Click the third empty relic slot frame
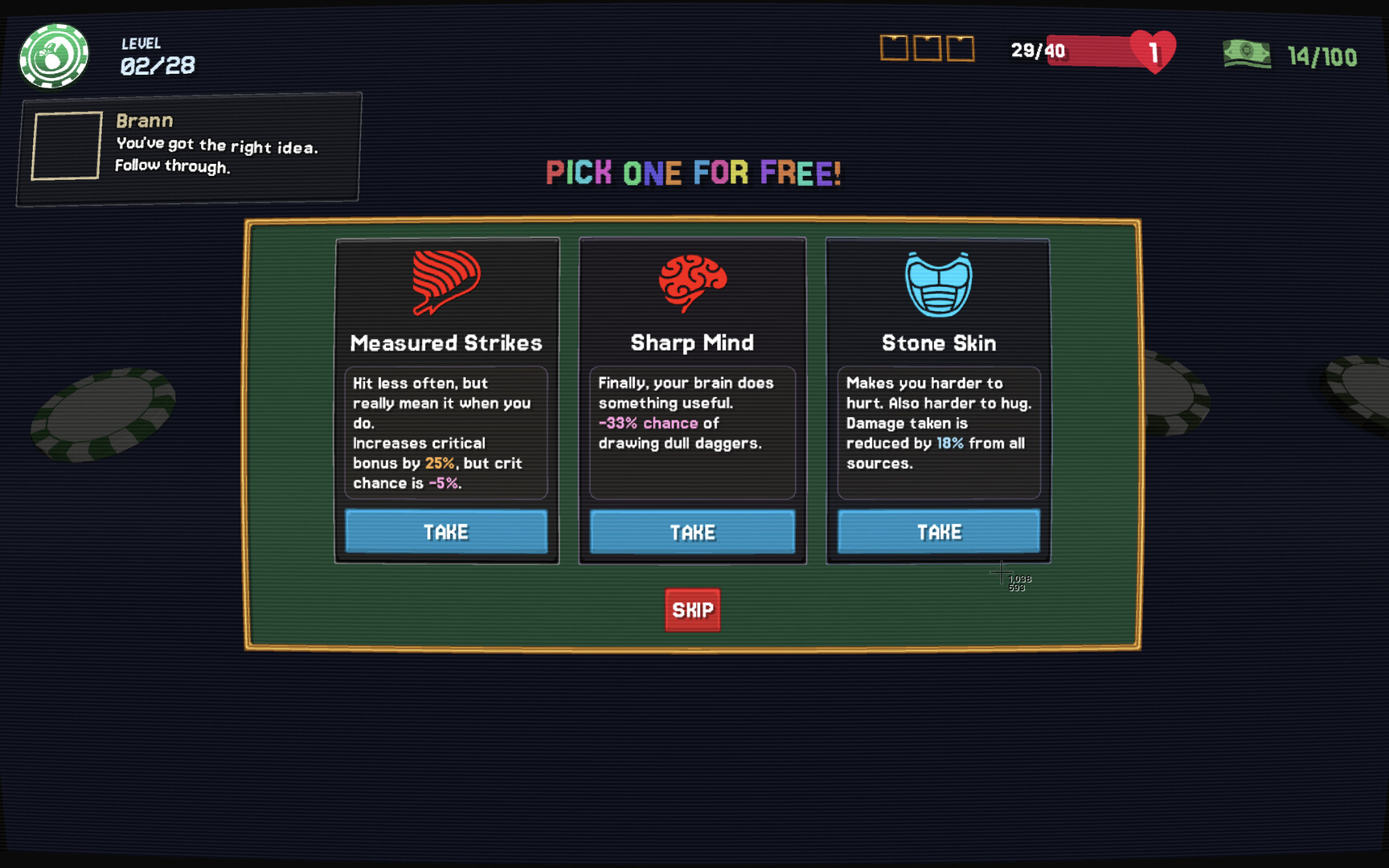This screenshot has height=868, width=1389. 961,49
